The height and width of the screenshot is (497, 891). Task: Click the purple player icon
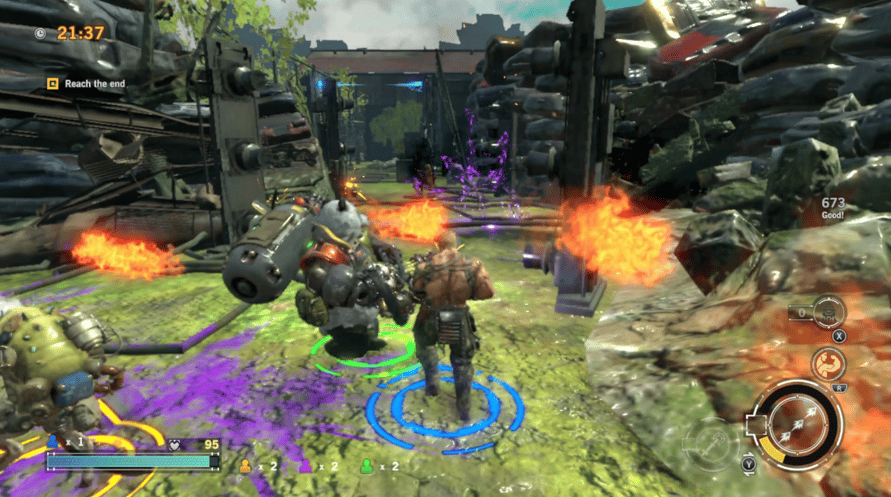pyautogui.click(x=306, y=464)
